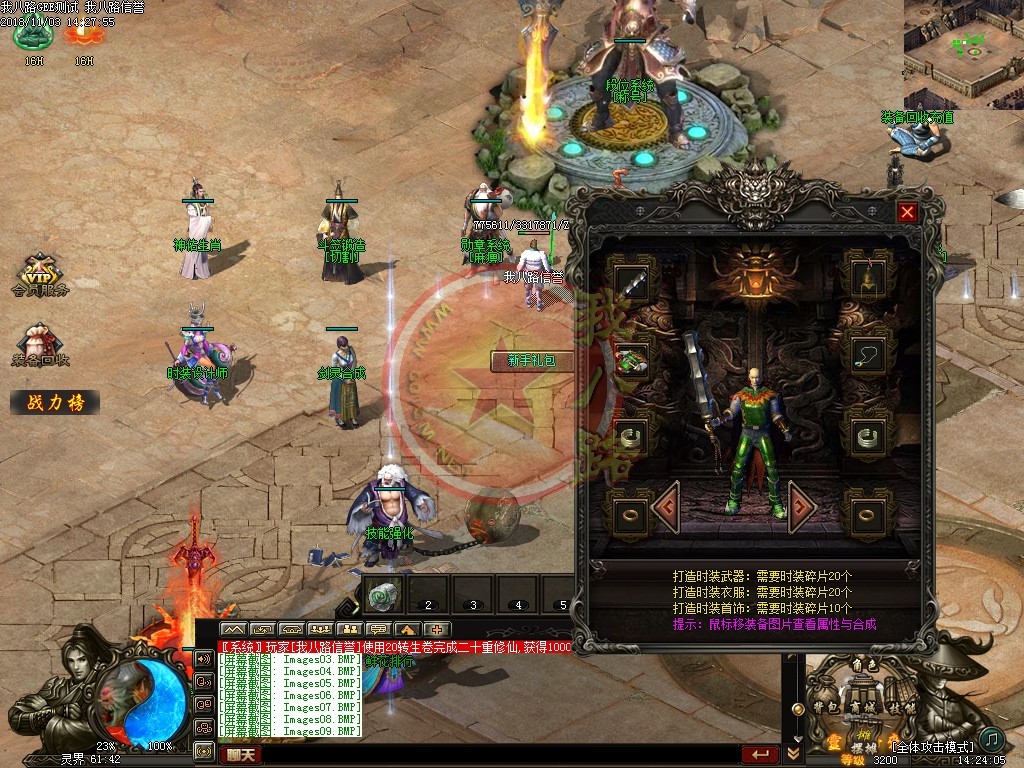Show the previous character outfit with left arrow
This screenshot has height=768, width=1024.
(x=667, y=507)
